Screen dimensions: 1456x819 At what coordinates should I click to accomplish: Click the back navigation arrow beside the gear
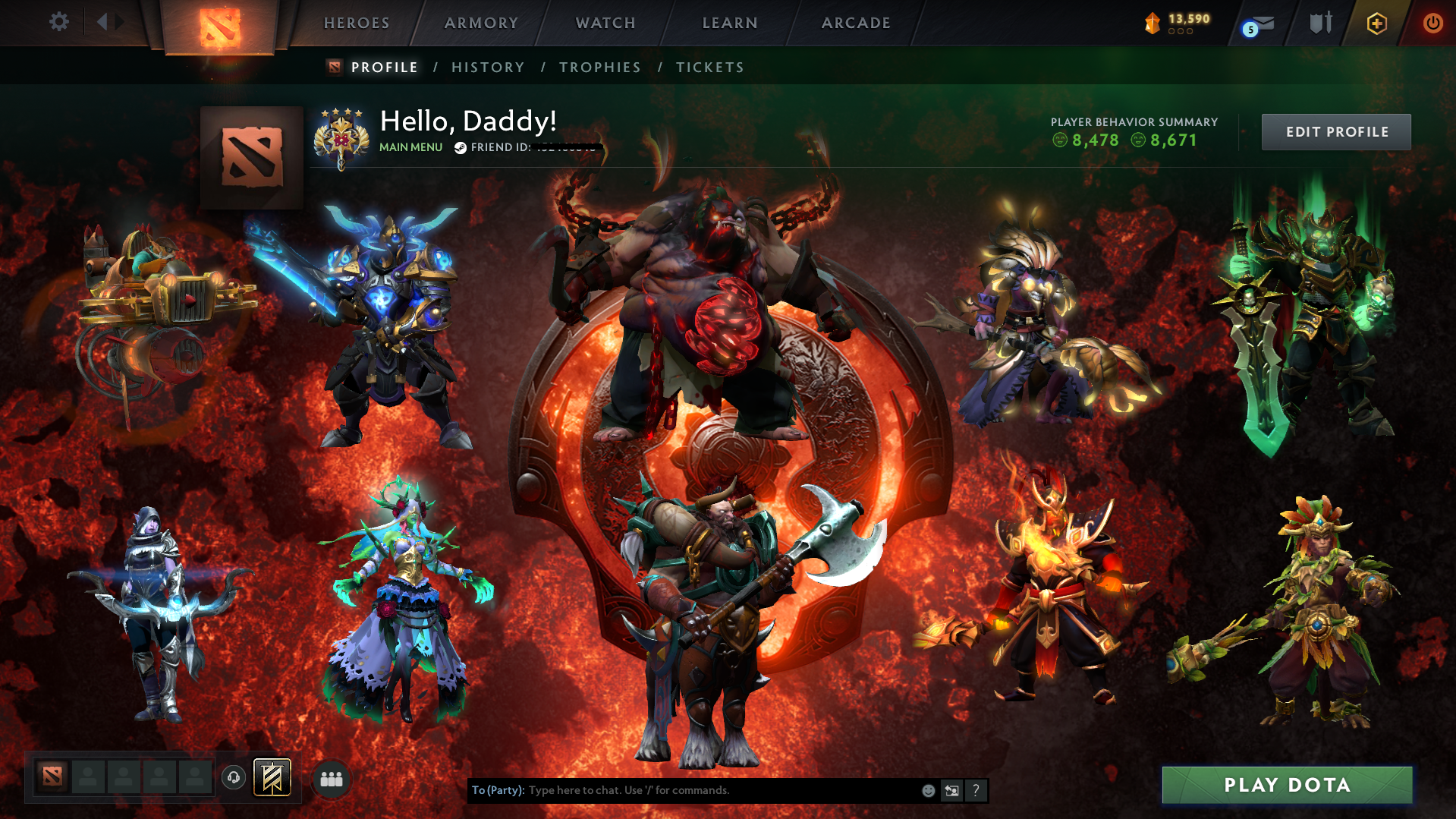102,22
